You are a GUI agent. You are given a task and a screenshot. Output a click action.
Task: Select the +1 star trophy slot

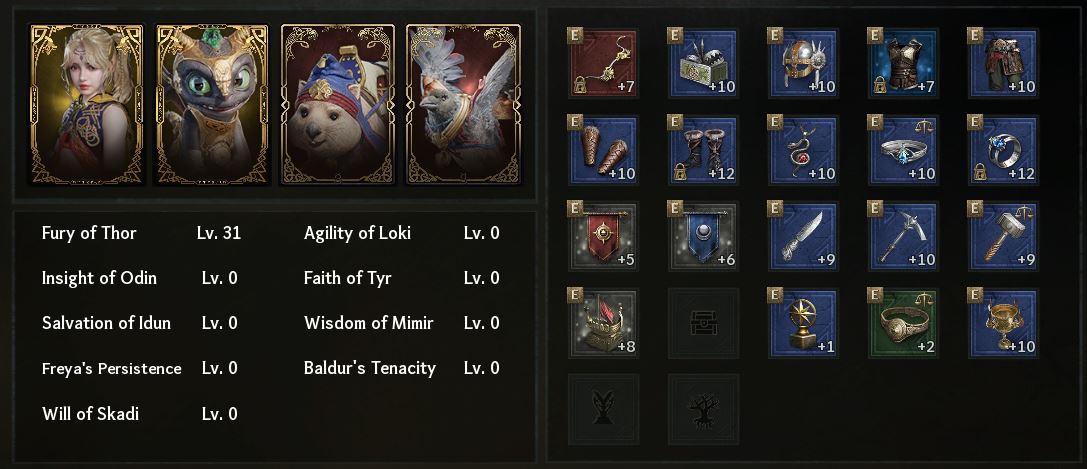[803, 323]
